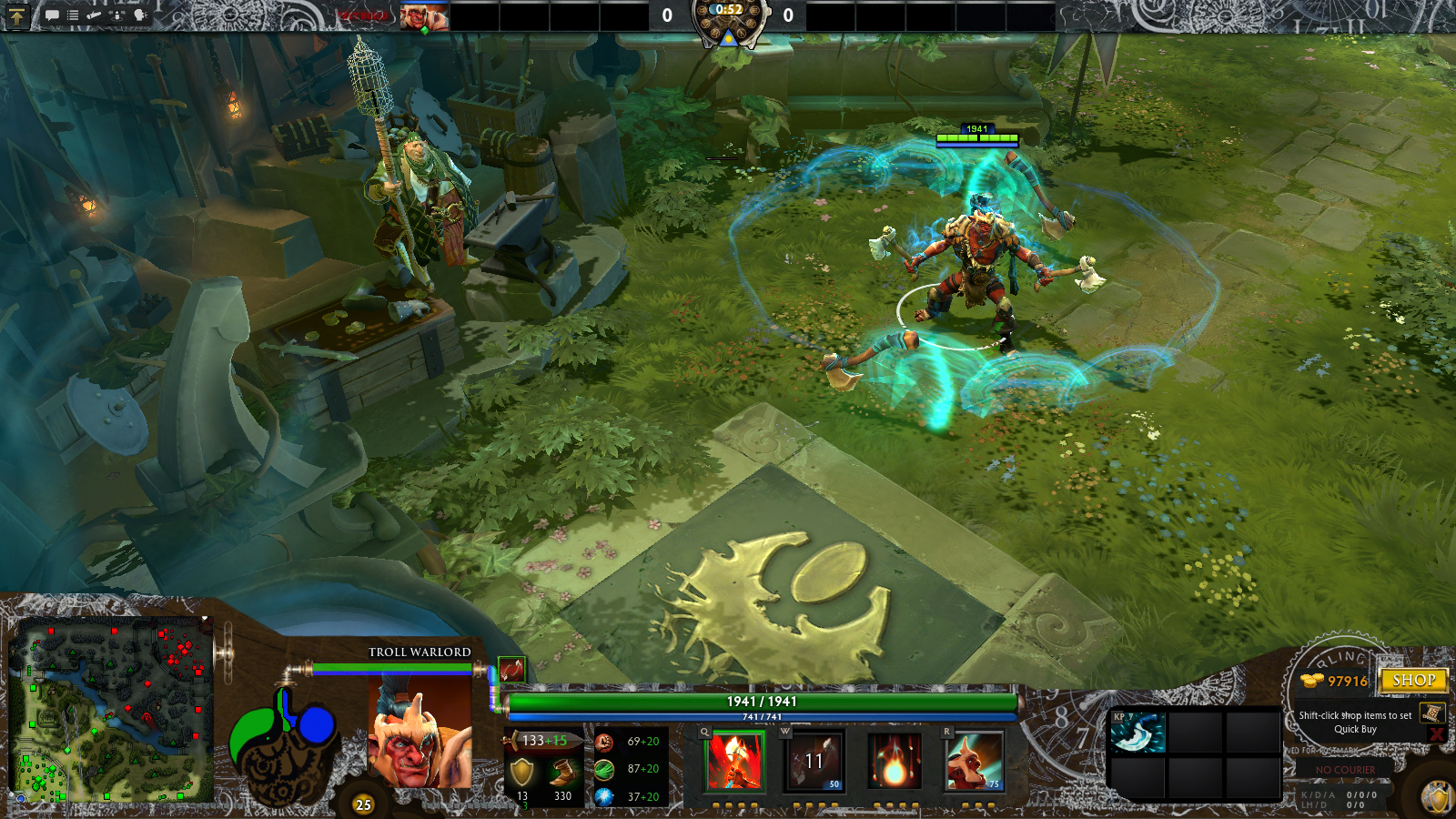This screenshot has width=1456, height=819.
Task: Cast the Whirling Axes ability on cooldown
Action: click(x=815, y=761)
